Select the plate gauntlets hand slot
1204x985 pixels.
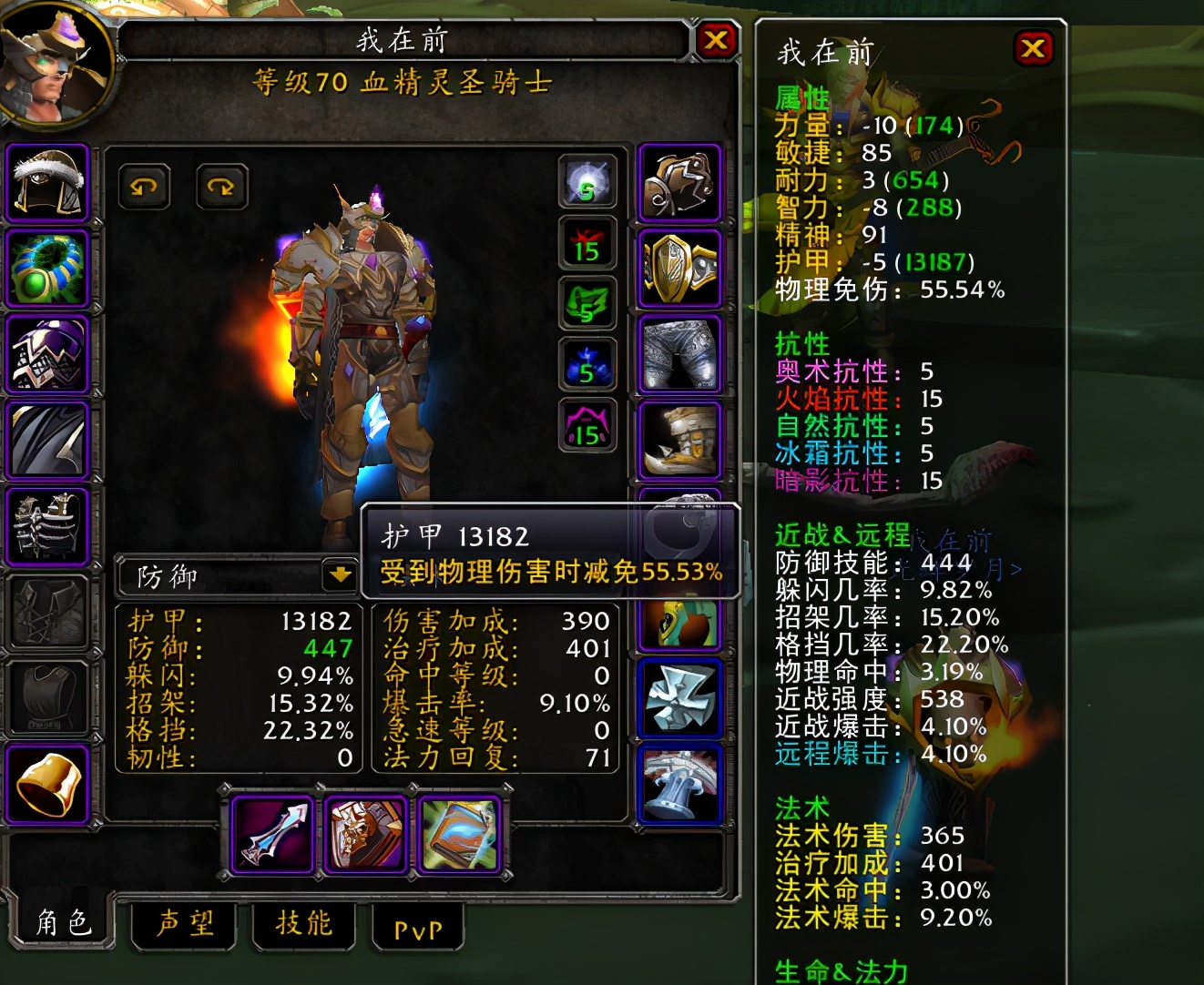pos(679,183)
